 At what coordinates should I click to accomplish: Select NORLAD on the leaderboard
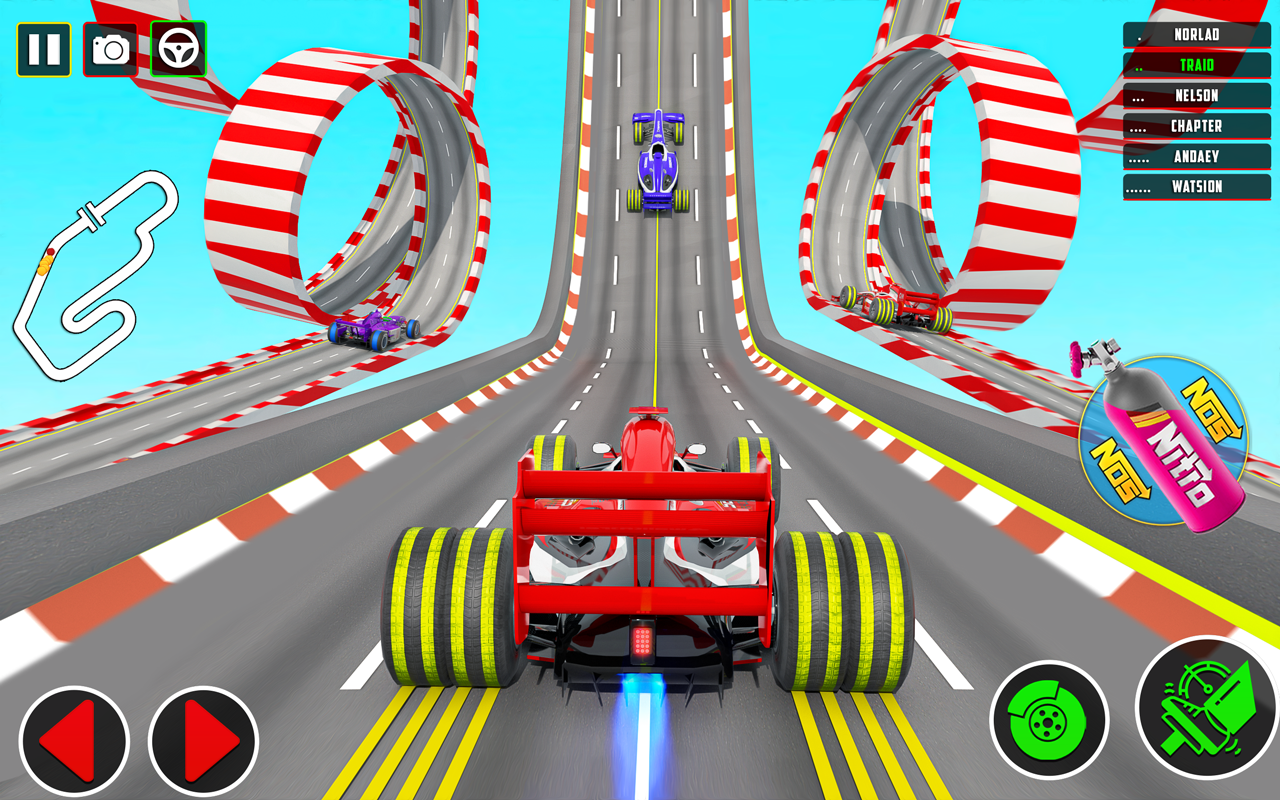tap(1196, 34)
